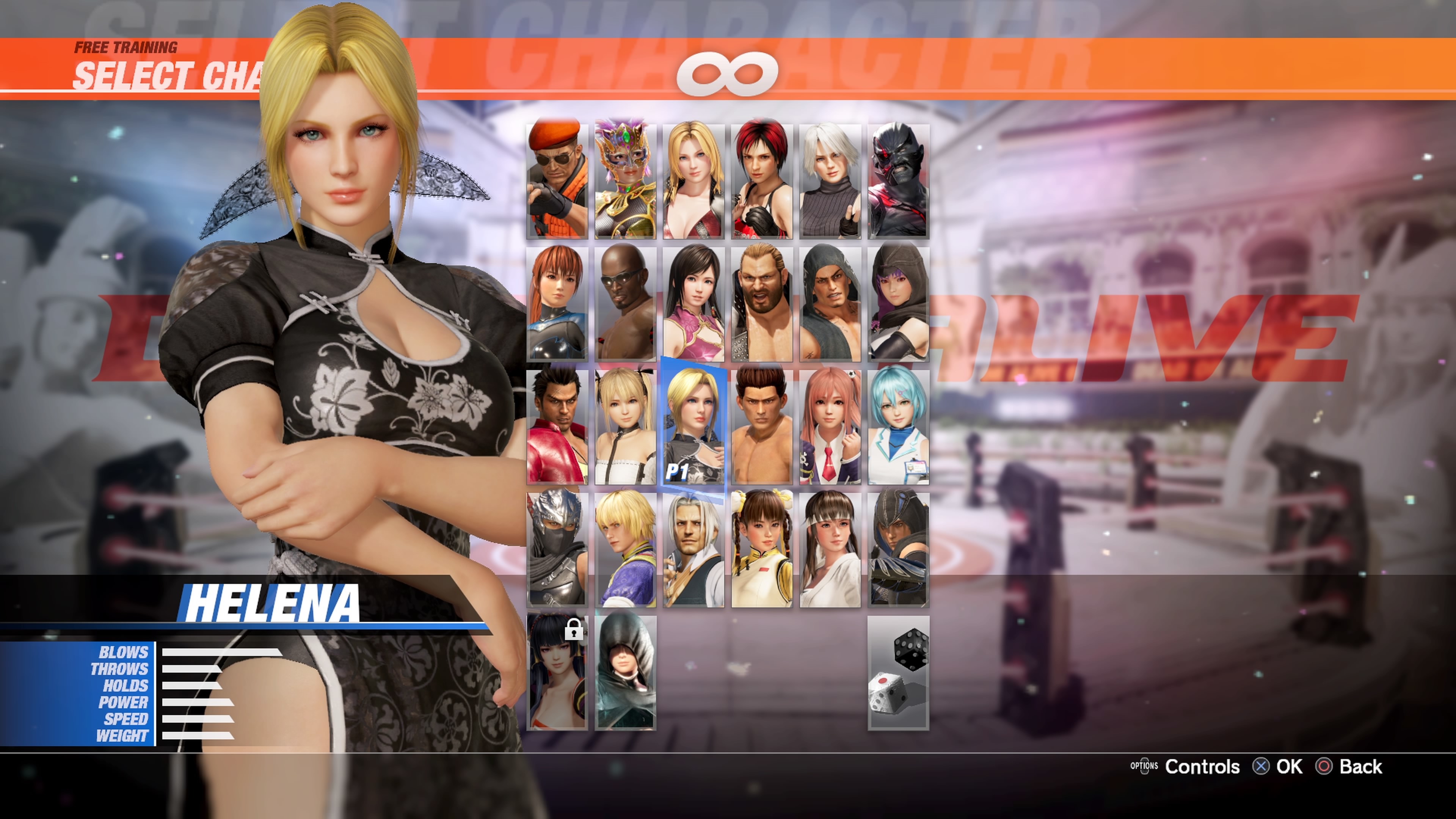Select bearded wrestler Bass

click(x=762, y=303)
